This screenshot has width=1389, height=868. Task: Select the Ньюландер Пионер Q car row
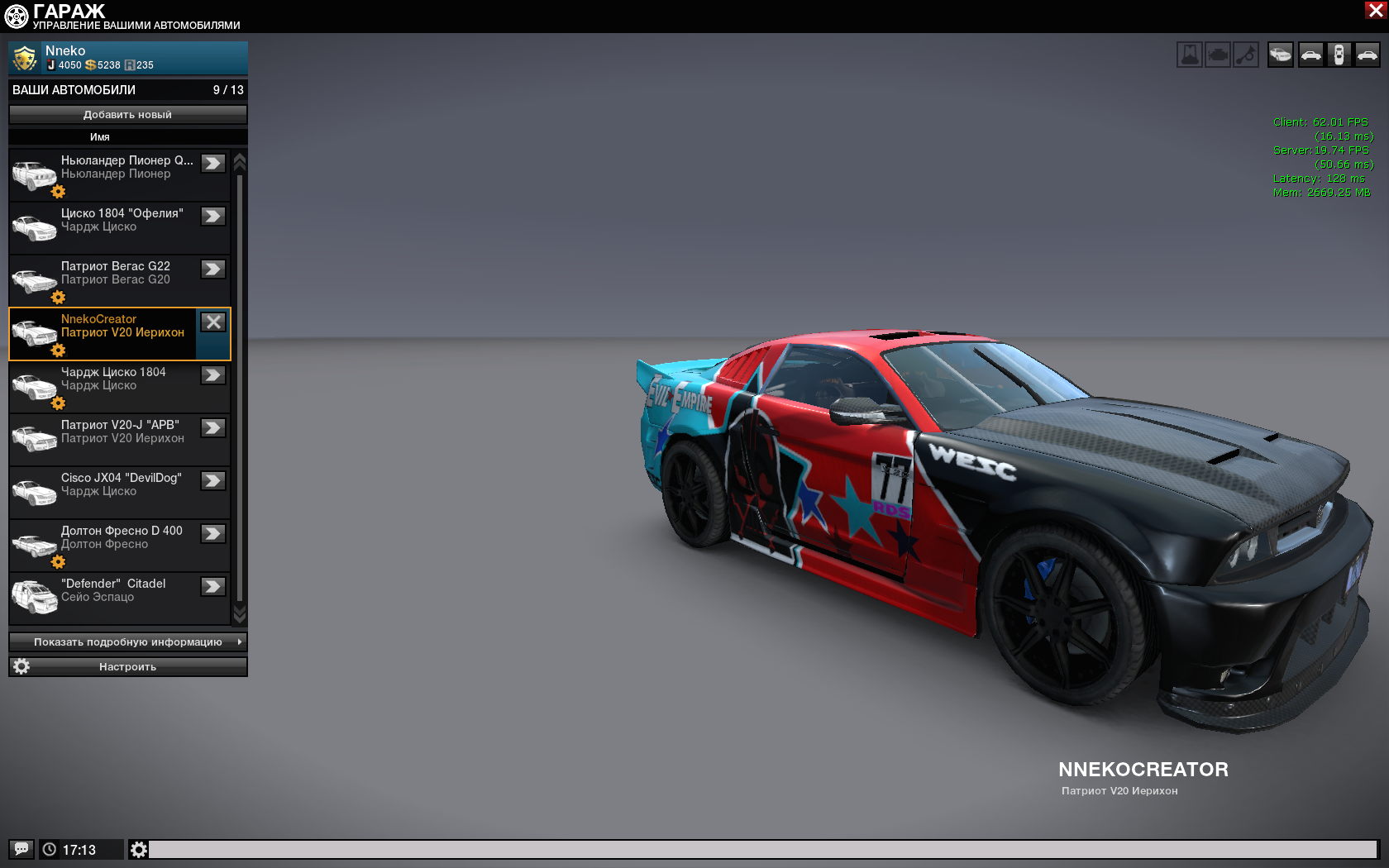119,174
